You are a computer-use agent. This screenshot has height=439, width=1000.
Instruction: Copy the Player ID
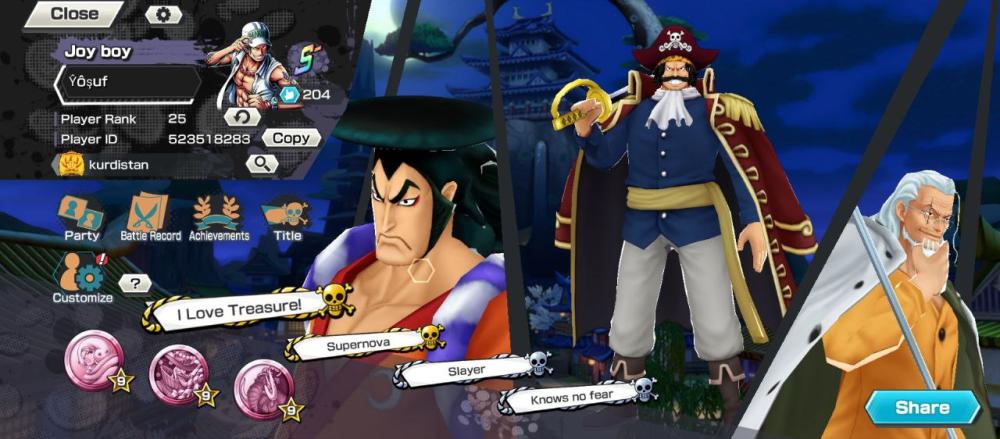pyautogui.click(x=291, y=138)
